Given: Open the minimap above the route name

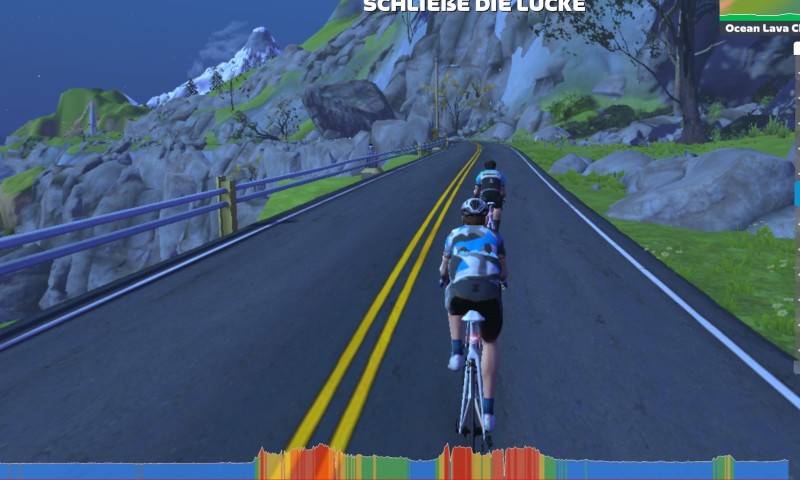Looking at the screenshot, I should coord(760,9).
